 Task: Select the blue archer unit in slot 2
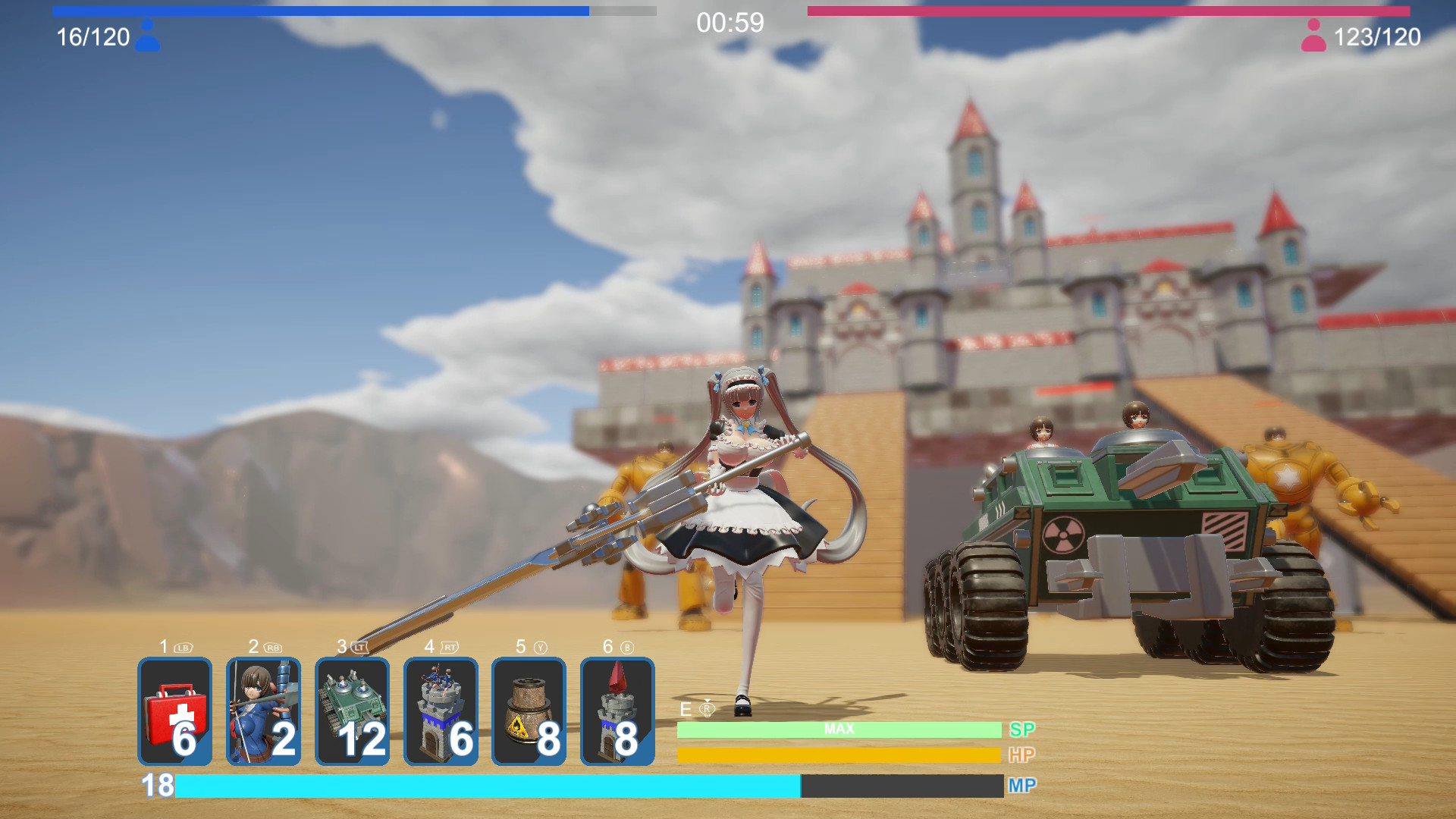click(263, 711)
